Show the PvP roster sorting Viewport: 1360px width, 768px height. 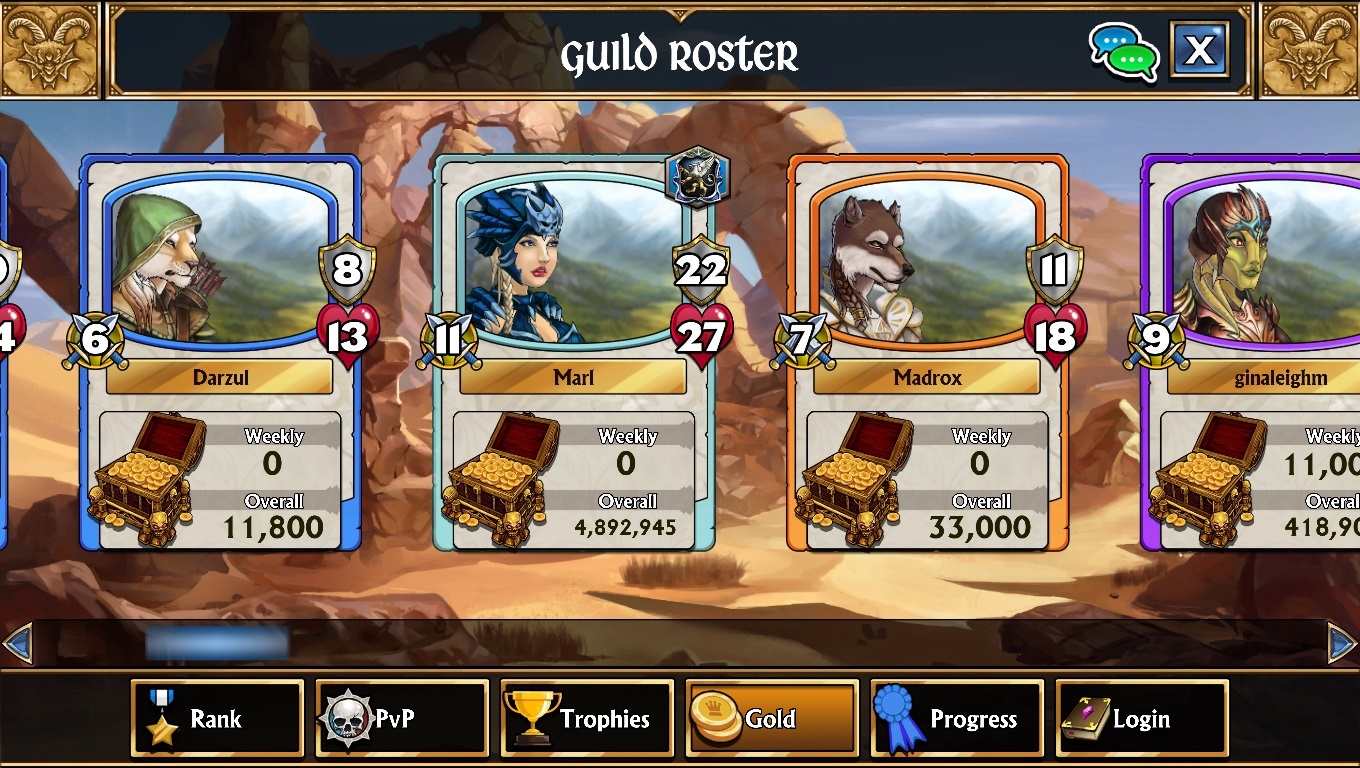click(402, 718)
